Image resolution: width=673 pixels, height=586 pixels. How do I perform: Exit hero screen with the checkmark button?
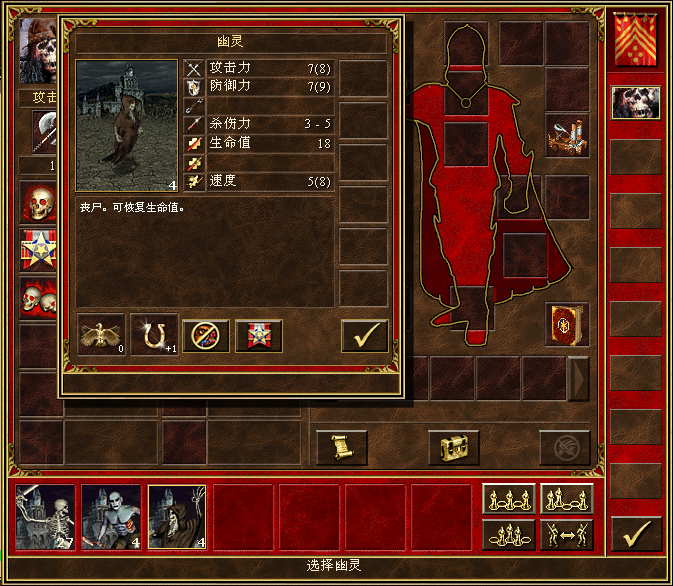pos(636,533)
